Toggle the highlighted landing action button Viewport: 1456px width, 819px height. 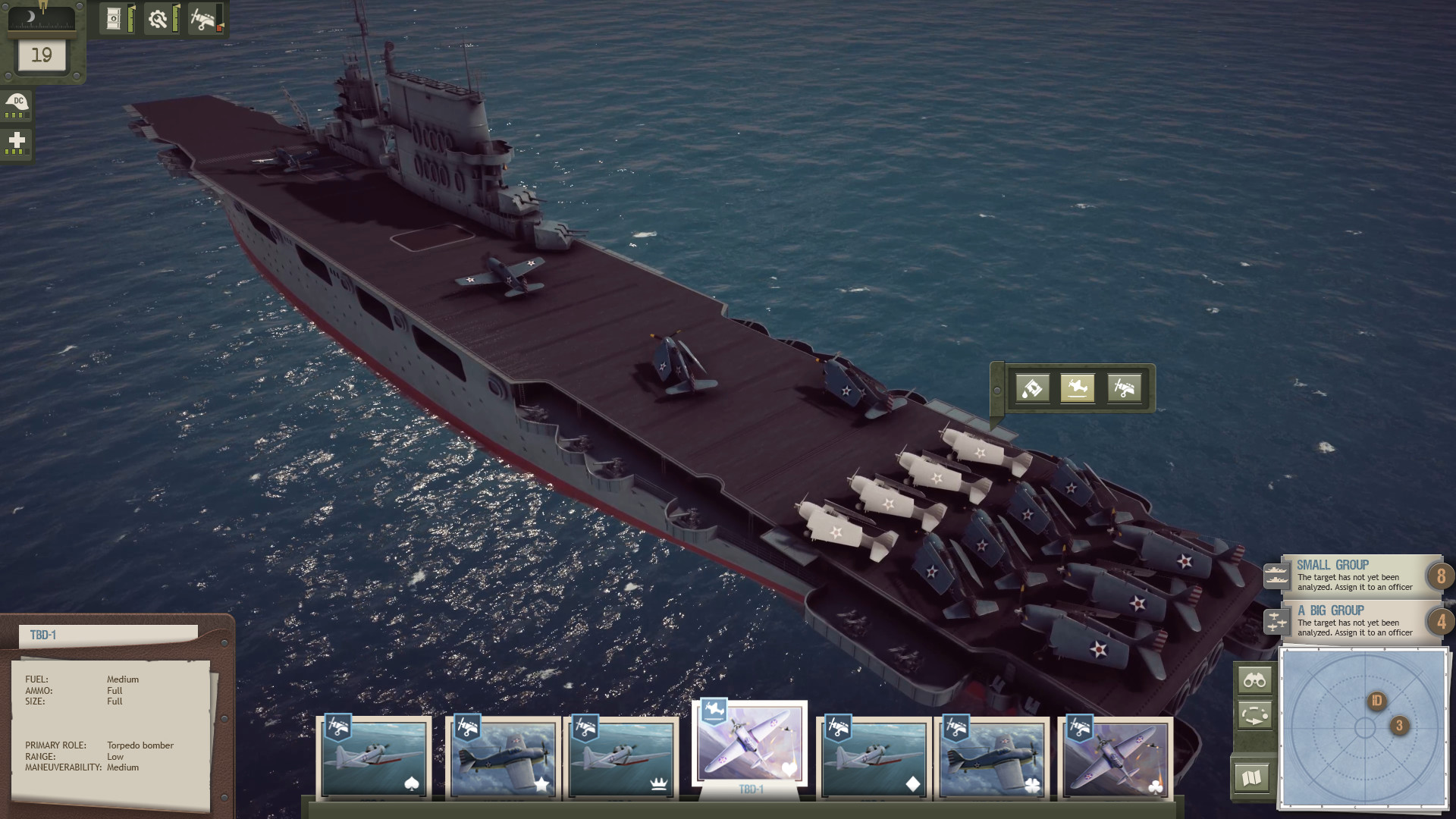[1078, 388]
